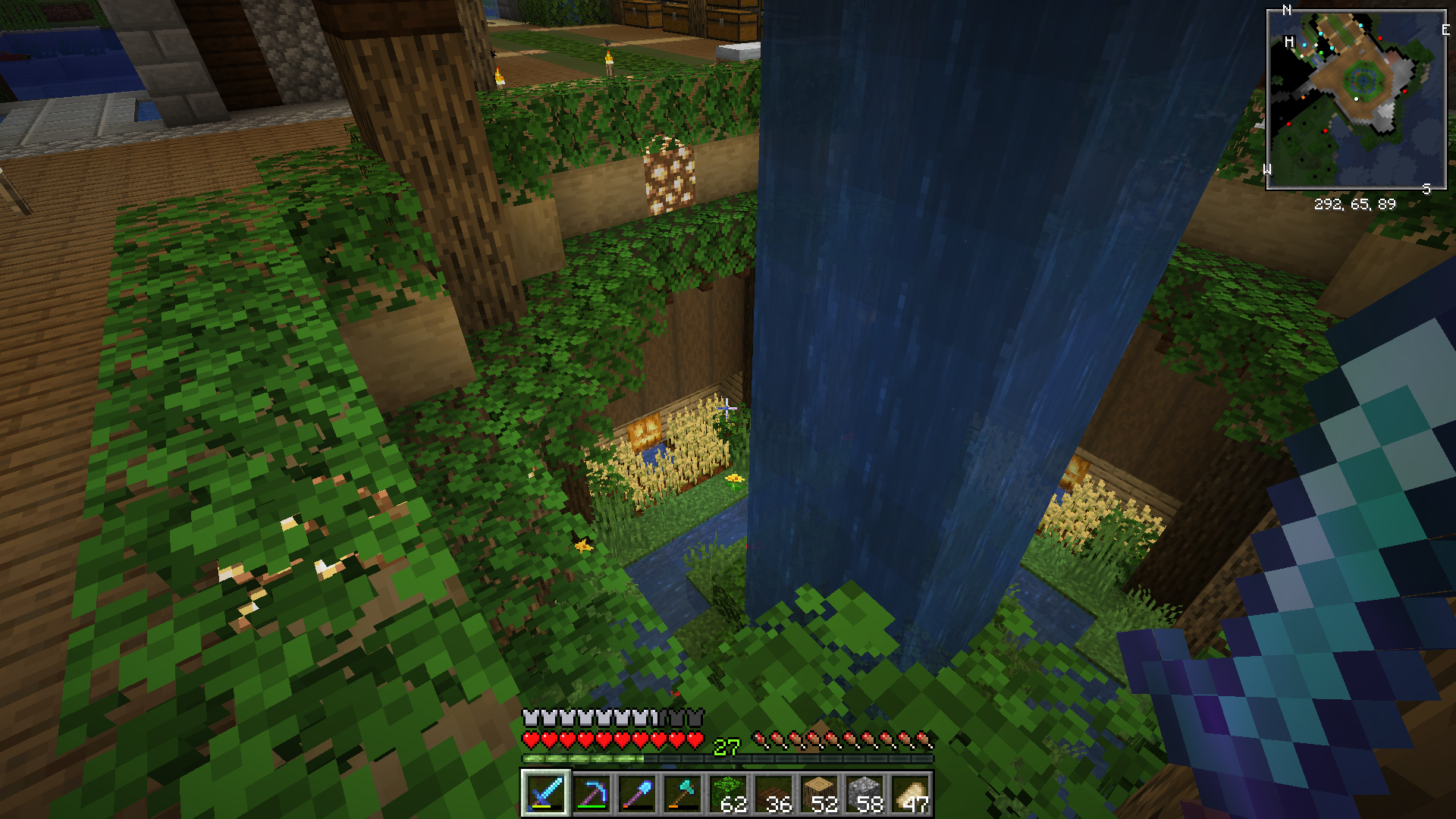Pick the dark wooden slabs slot
The image size is (1456, 819).
774,794
